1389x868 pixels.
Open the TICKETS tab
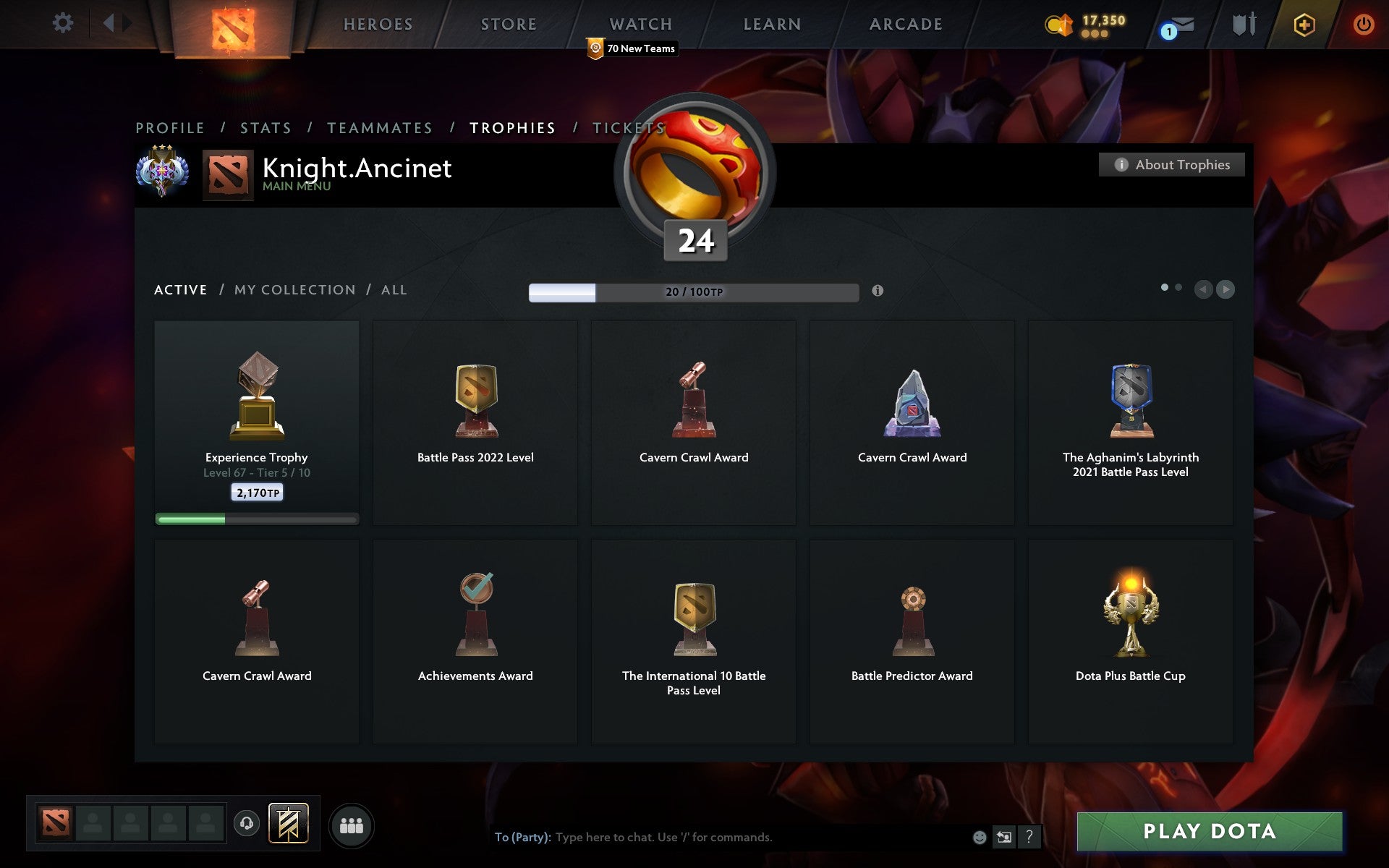[628, 127]
